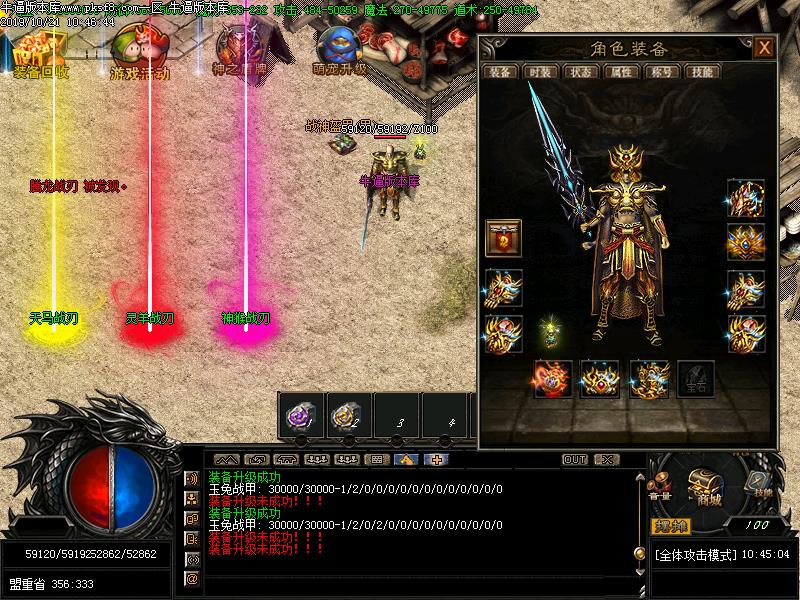800x600 pixels.
Task: Select the red medal slot with number 2
Action: (503, 238)
